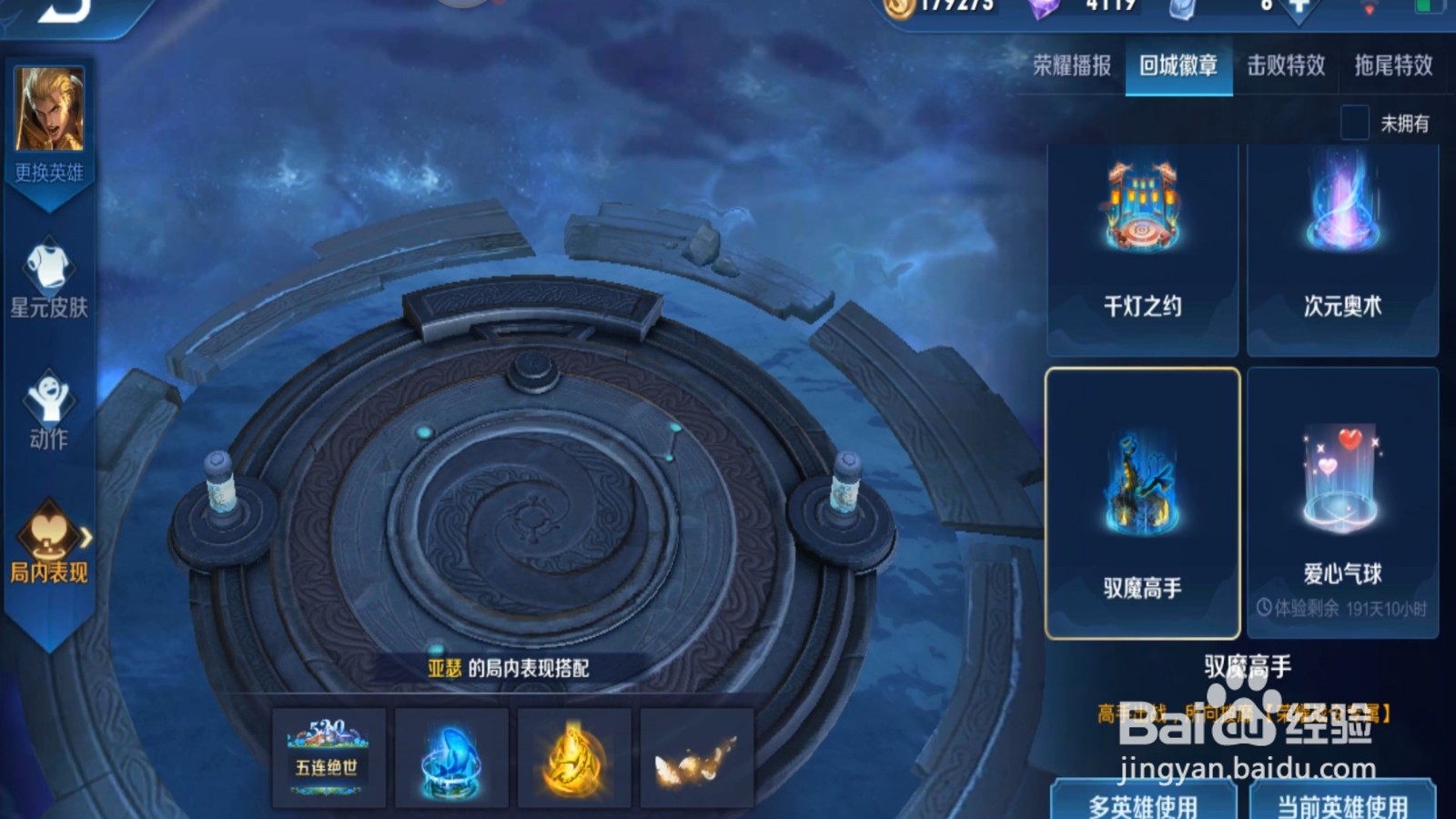Screen dimensions: 1456x819
Task: Toggle the 驭魔高手 badge selection
Action: [1143, 500]
